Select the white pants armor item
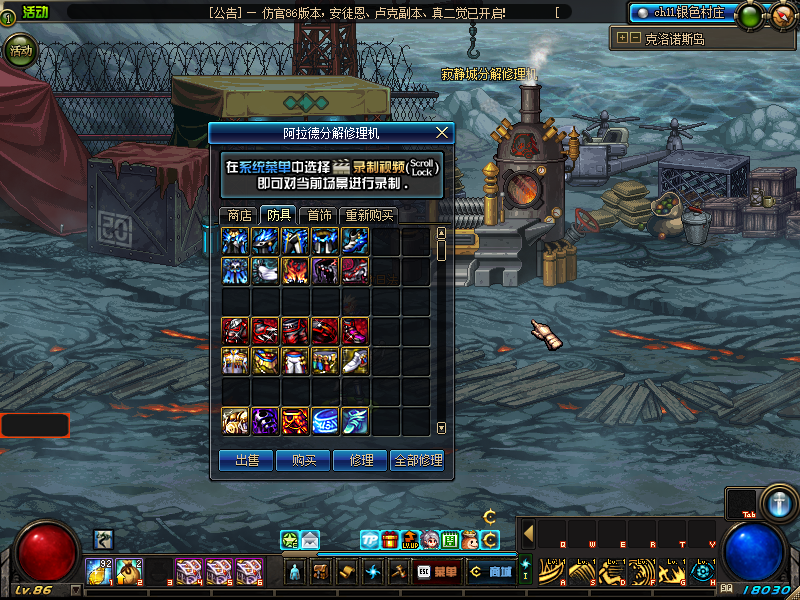 click(296, 361)
